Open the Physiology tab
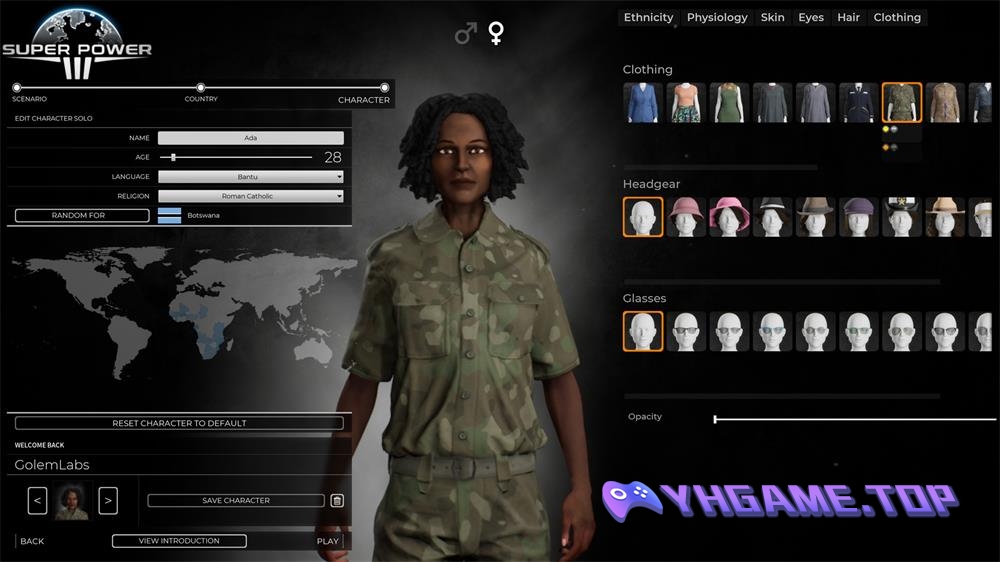The image size is (1000, 562). [x=717, y=18]
